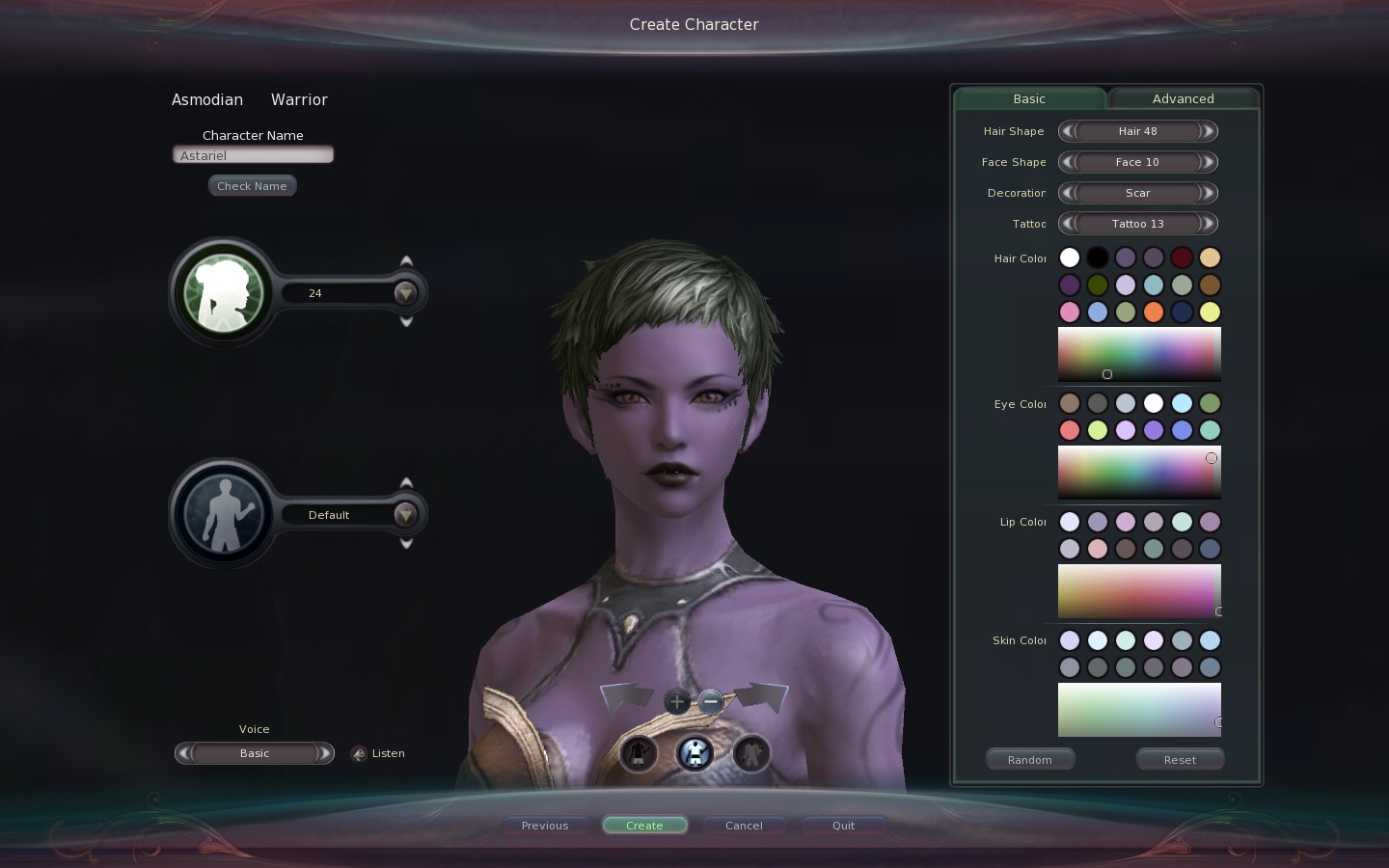Advance to the next Tattoo option
The image size is (1389, 868).
point(1208,224)
